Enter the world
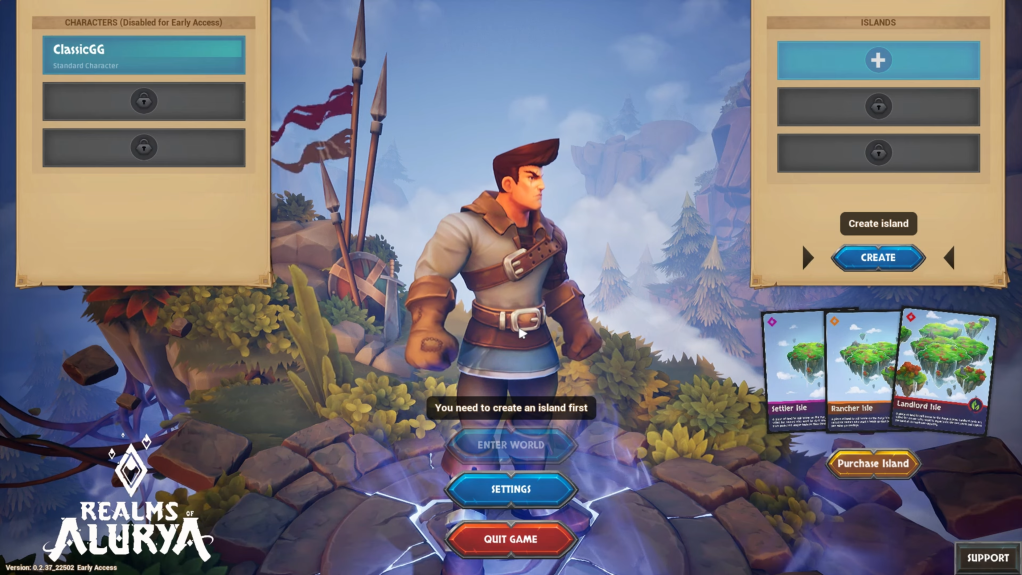This screenshot has width=1022, height=575. point(511,445)
